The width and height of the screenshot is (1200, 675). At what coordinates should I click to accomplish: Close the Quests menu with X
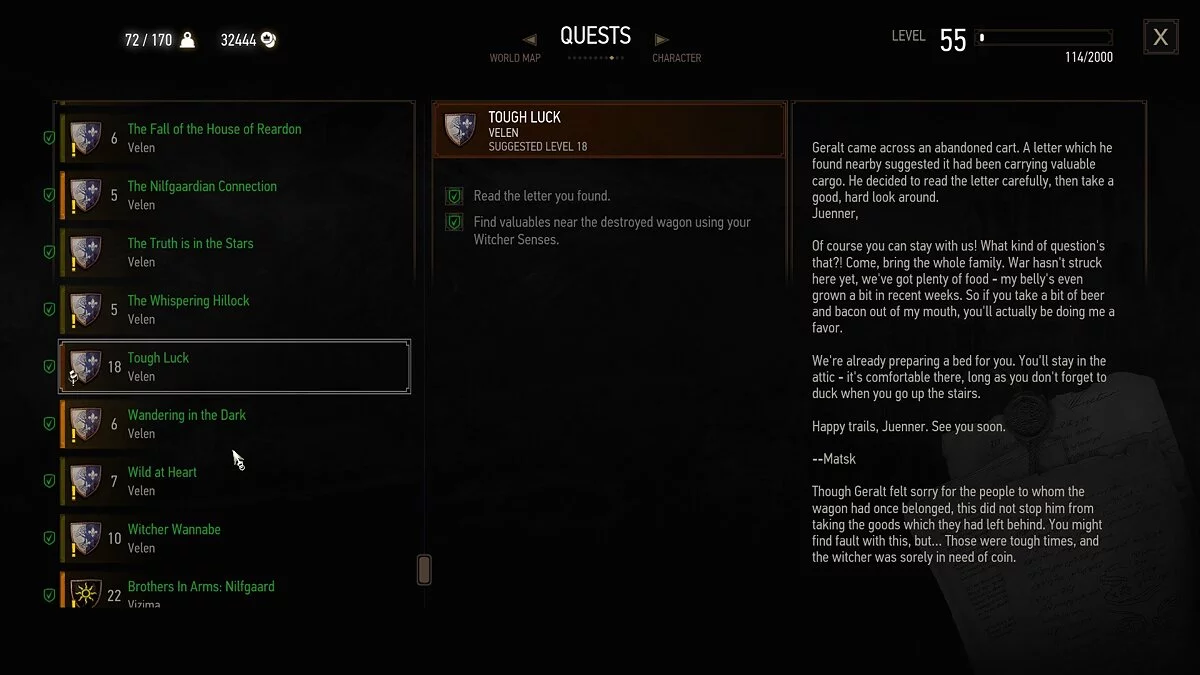coord(1160,38)
